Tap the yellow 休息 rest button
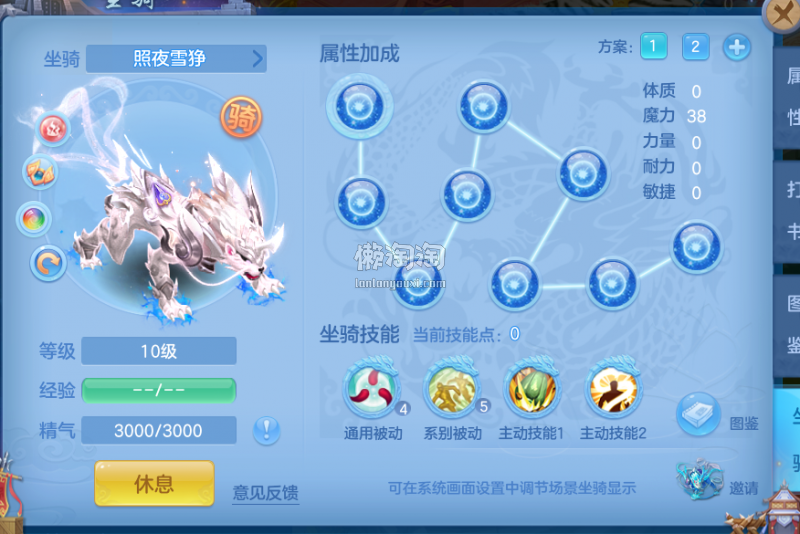Screen dimensions: 800x534 (x=154, y=484)
